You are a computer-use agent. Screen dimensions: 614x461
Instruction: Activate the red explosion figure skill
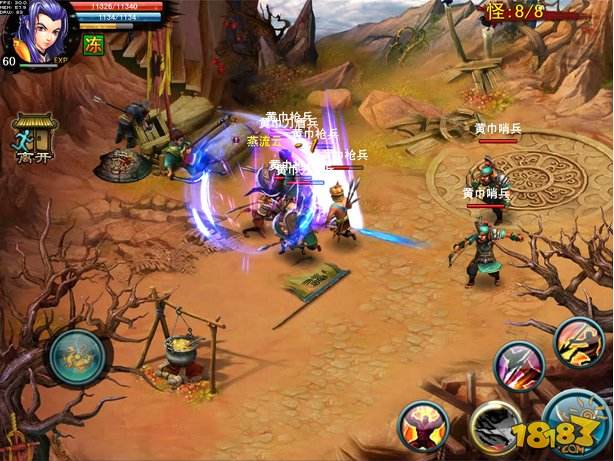coord(422,426)
